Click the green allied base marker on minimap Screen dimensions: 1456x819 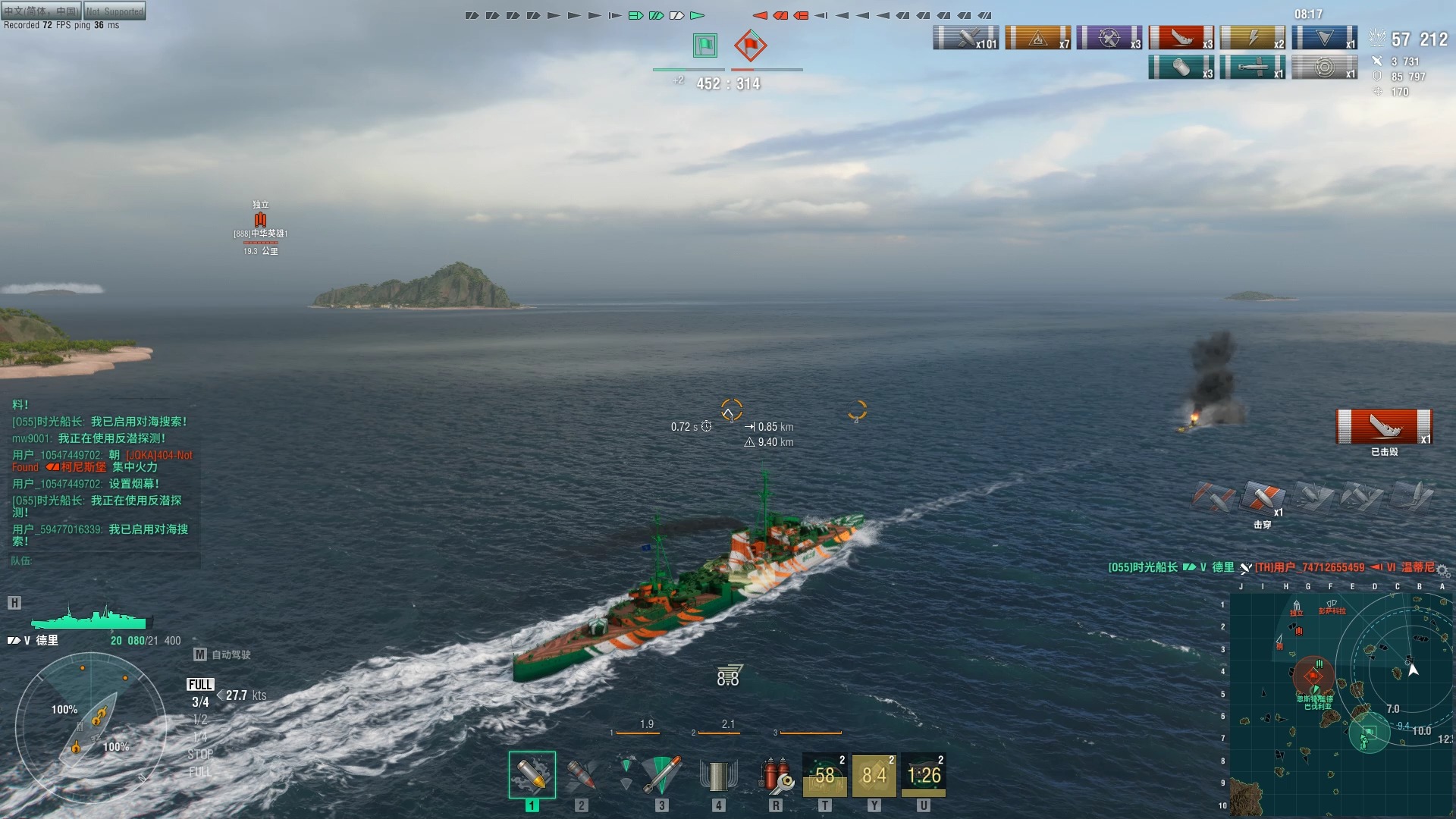[1369, 733]
